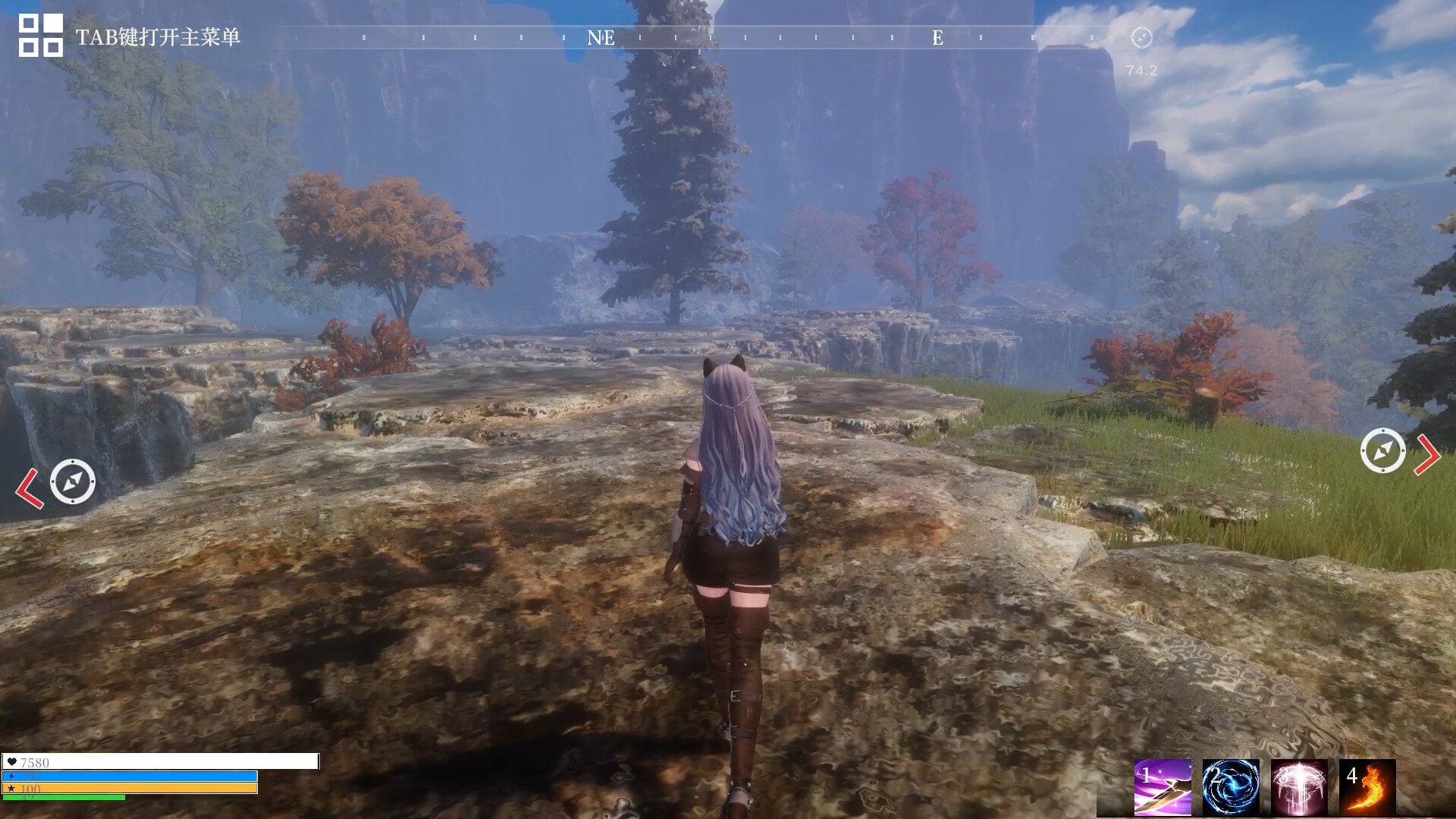Open the main menu grid icon

pos(40,36)
